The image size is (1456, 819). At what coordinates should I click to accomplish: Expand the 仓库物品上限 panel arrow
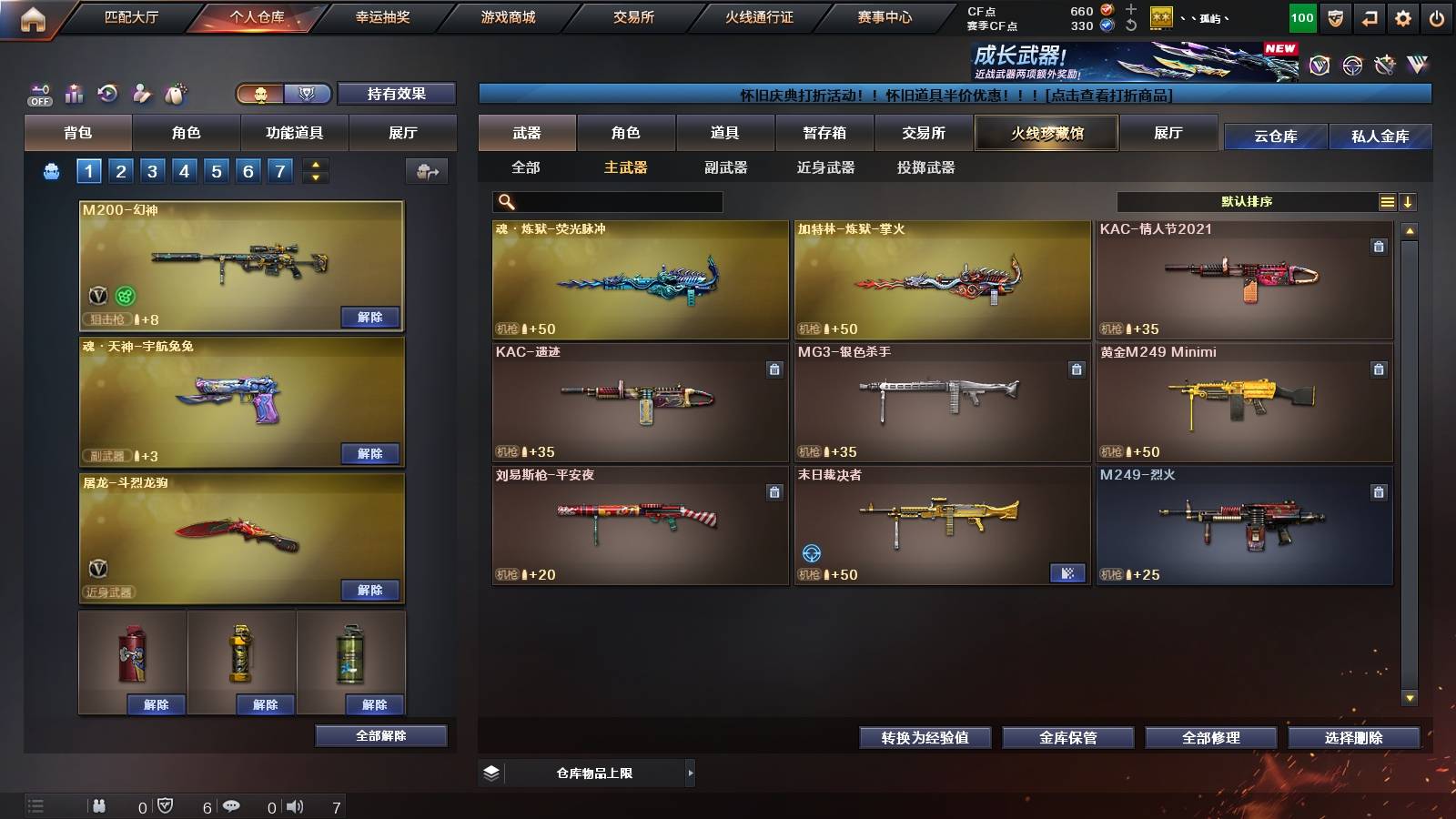pos(689,774)
